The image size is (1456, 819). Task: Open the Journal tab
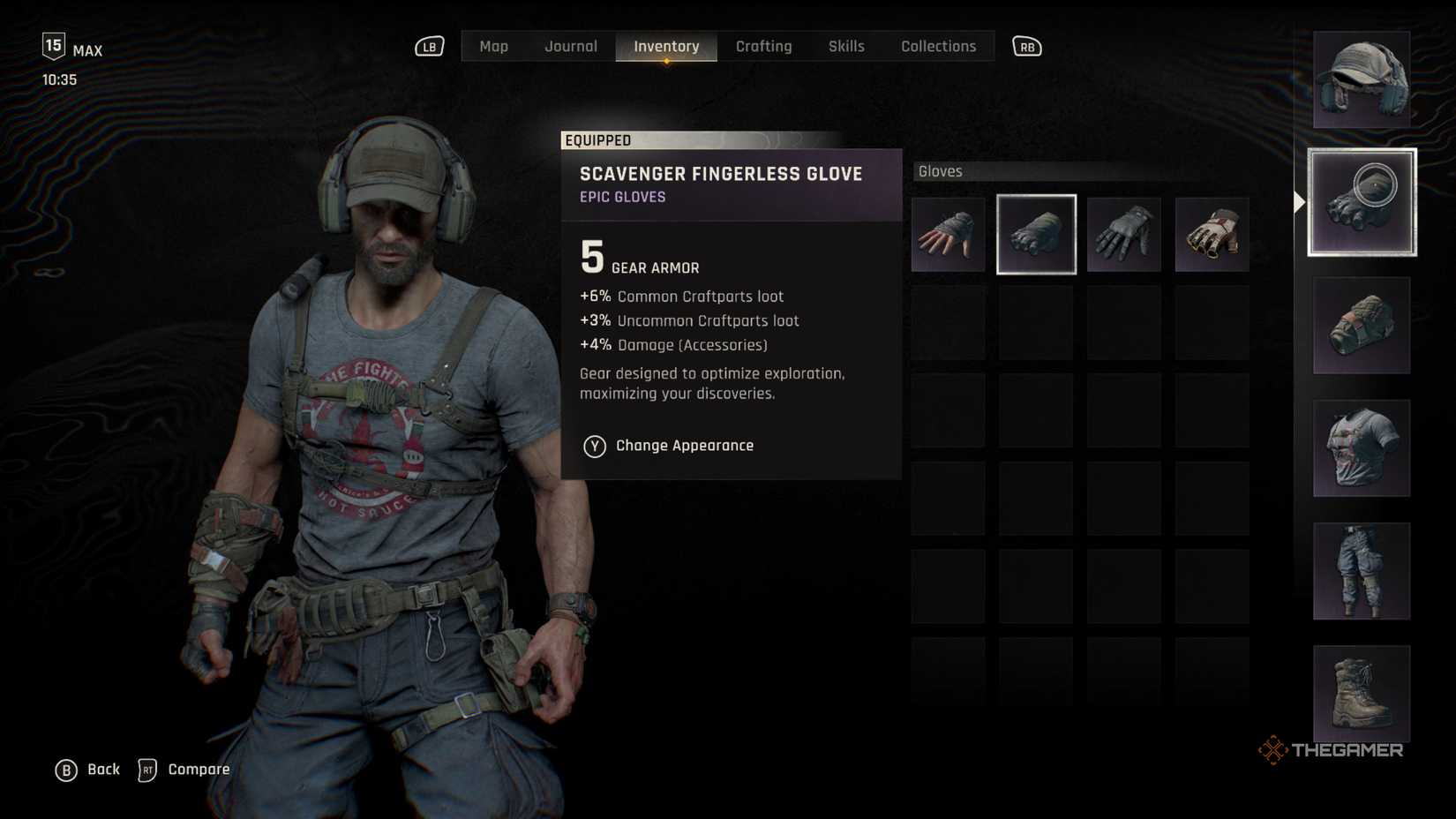(570, 47)
